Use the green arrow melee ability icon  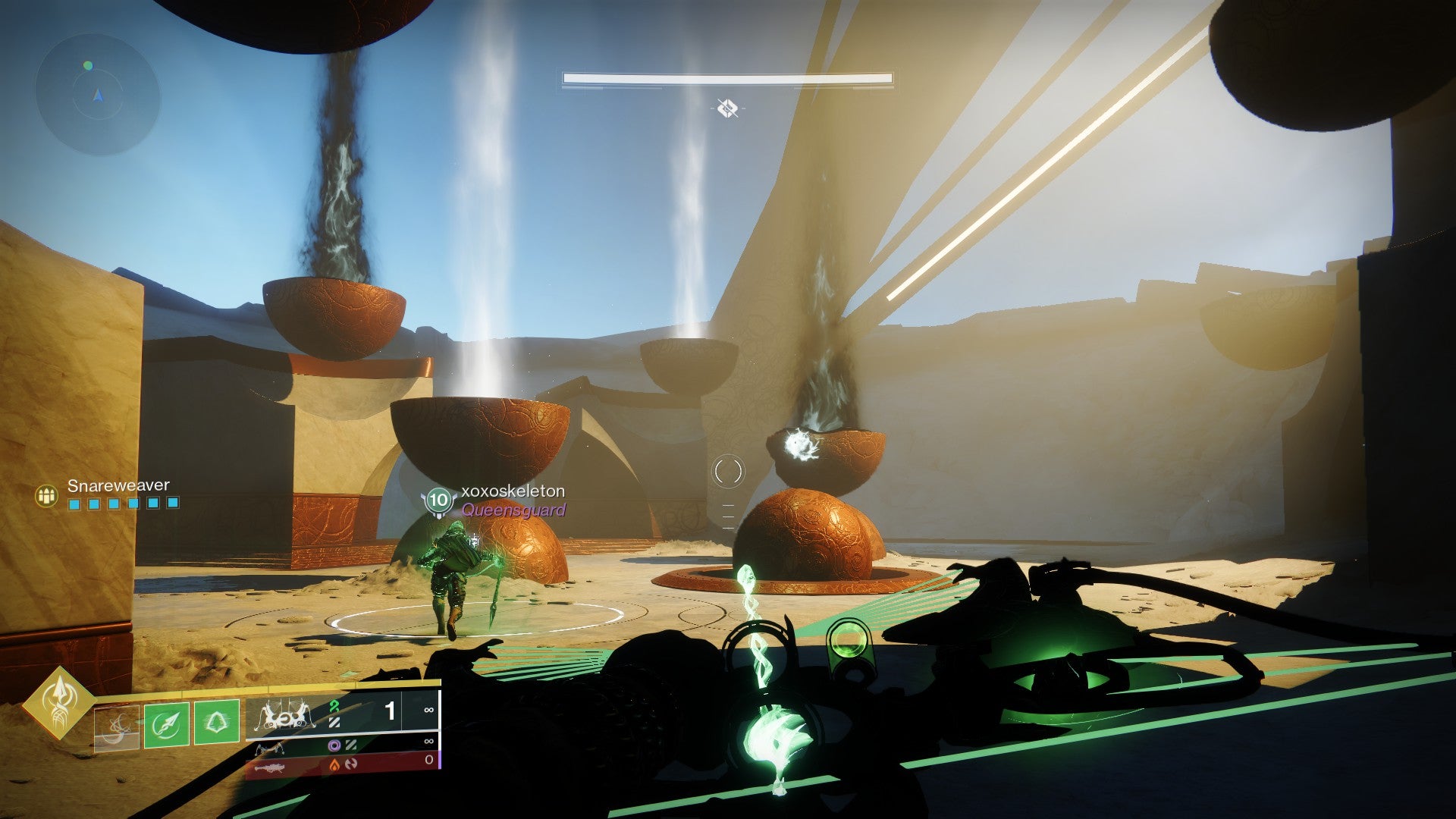tap(167, 723)
